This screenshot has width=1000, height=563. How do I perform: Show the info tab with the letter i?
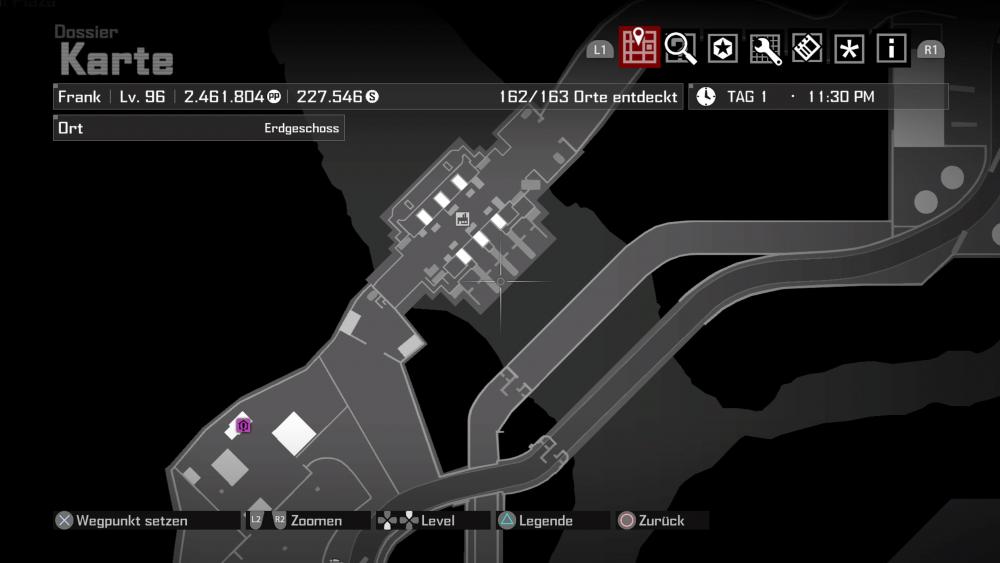point(891,48)
